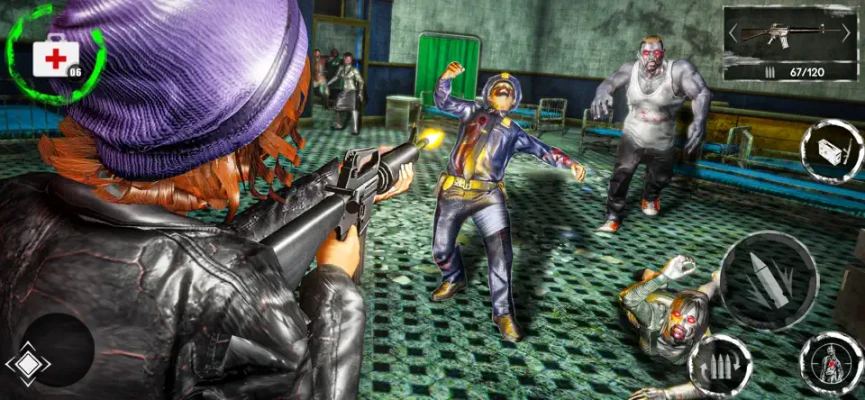Reload using the three-bullets button

720,364
